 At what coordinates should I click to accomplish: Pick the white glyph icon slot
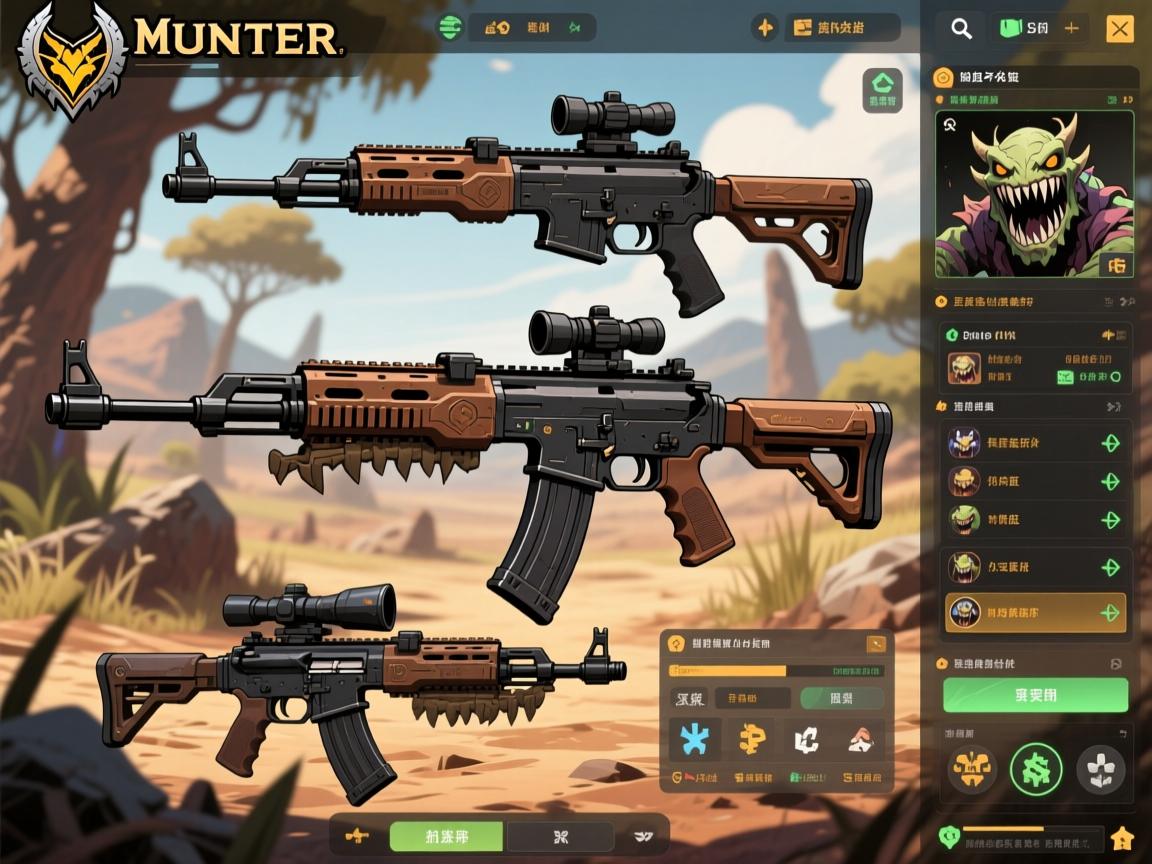(806, 739)
